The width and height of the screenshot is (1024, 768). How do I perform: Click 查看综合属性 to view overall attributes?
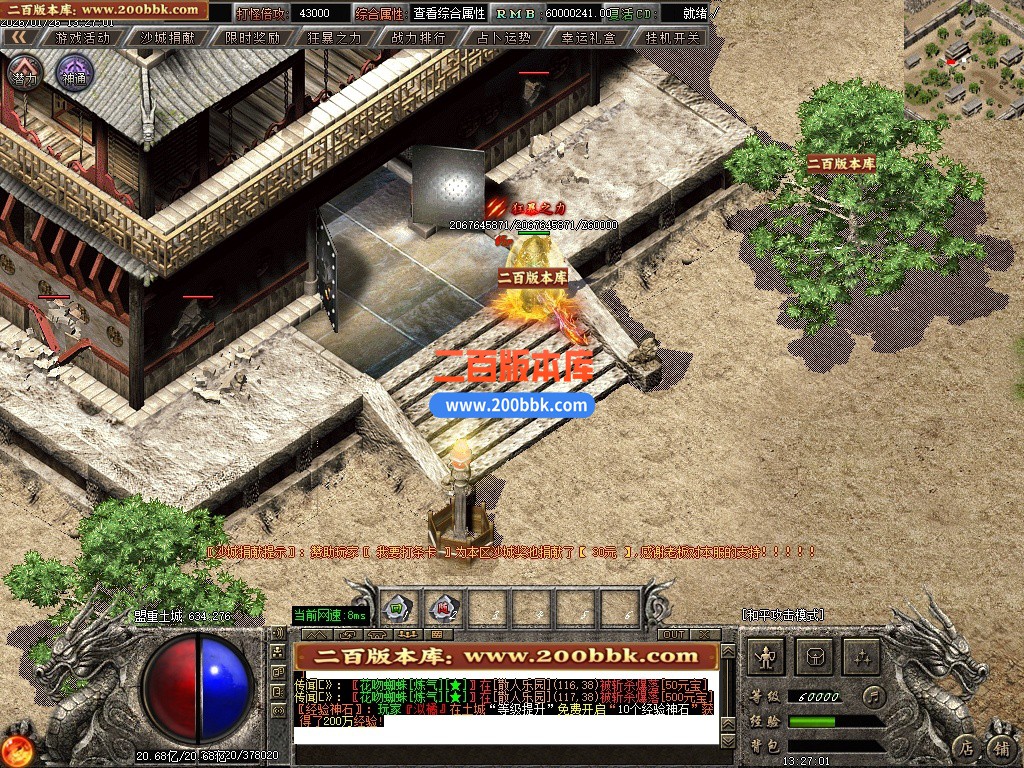pyautogui.click(x=449, y=13)
